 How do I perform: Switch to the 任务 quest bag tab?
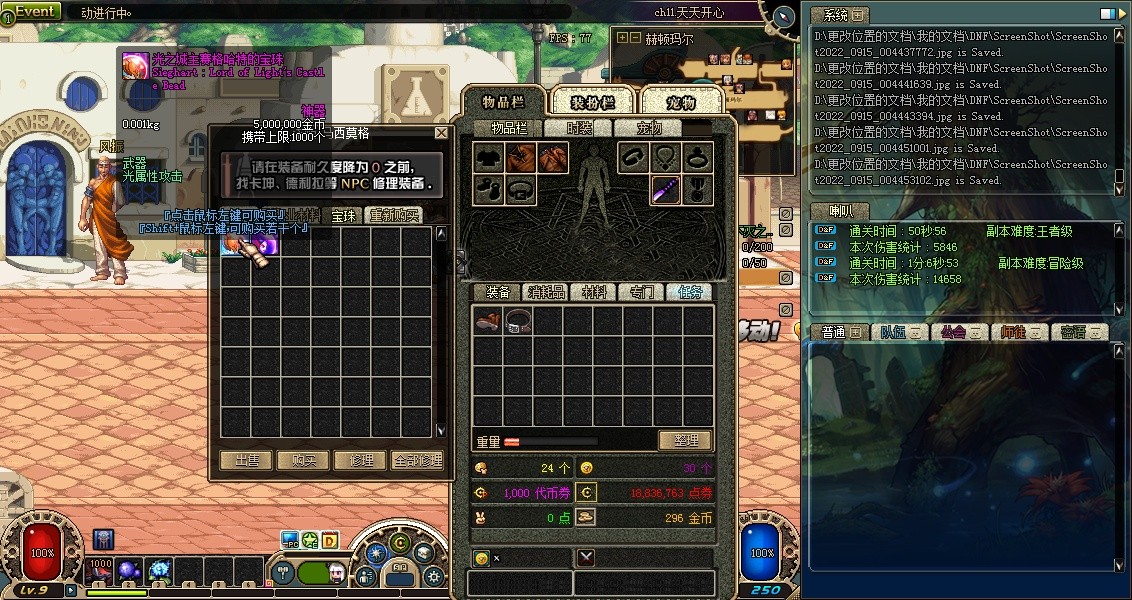click(691, 292)
